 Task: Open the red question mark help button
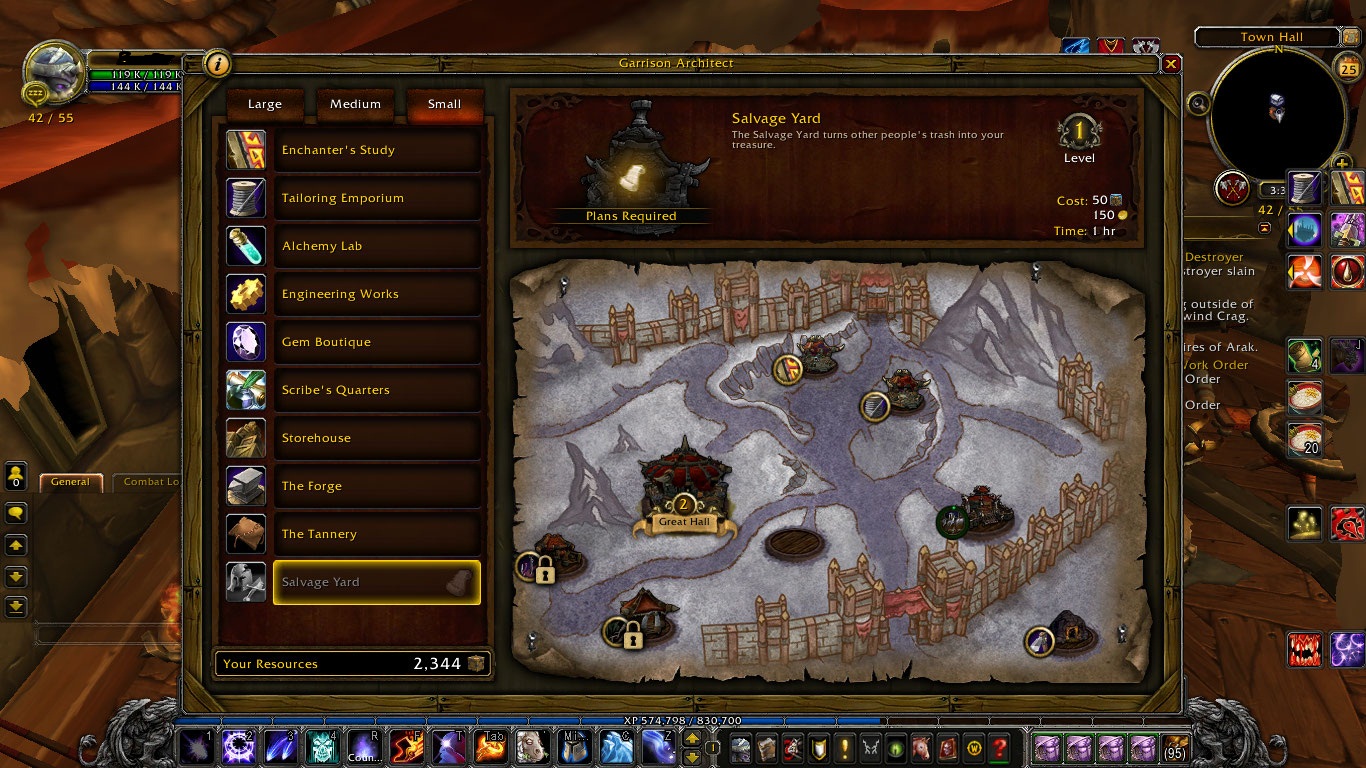[x=999, y=748]
